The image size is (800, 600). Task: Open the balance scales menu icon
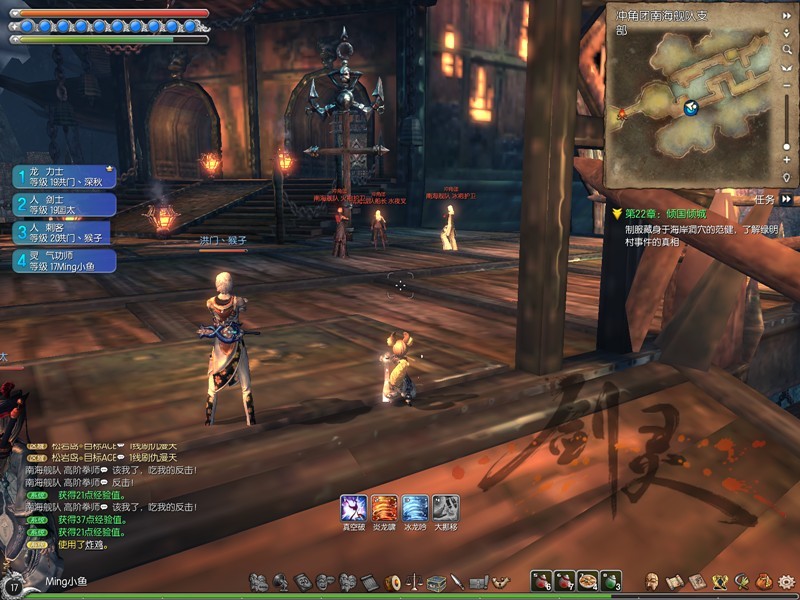[x=414, y=582]
